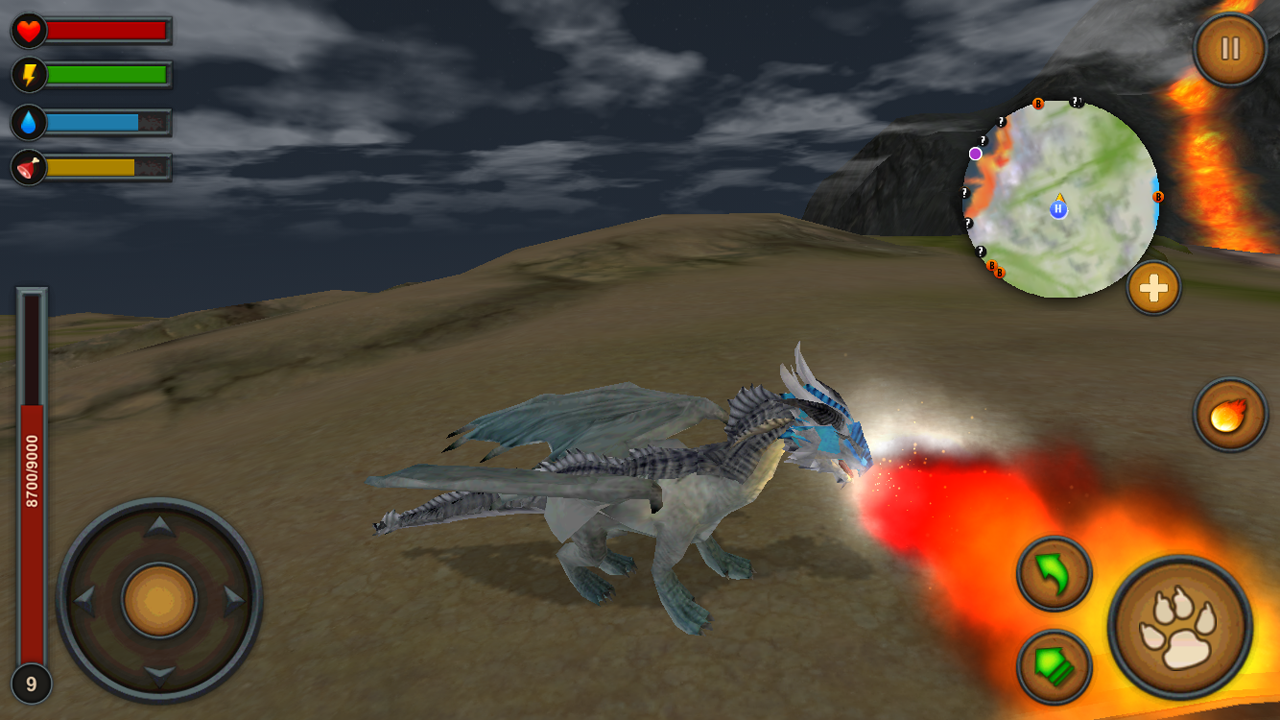Tap the up arrow on the joystick

157,527
